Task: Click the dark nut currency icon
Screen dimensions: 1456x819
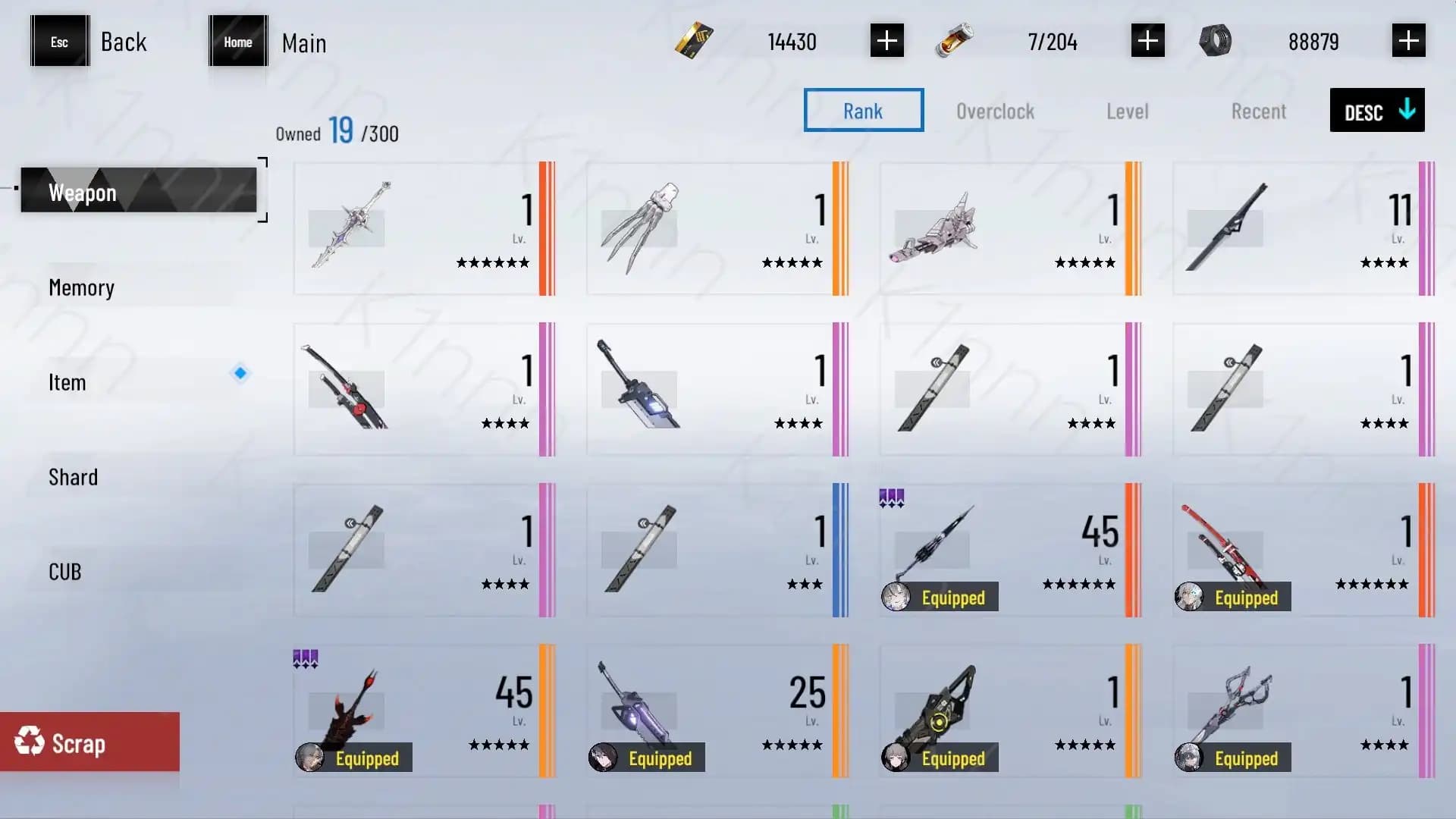Action: click(x=1217, y=41)
